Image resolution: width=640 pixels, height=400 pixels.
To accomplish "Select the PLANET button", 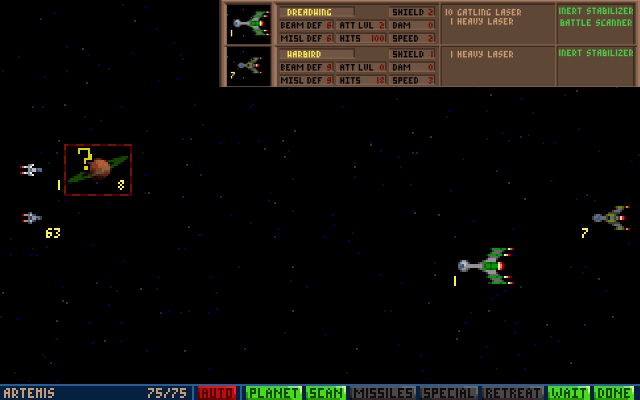I will point(273,393).
